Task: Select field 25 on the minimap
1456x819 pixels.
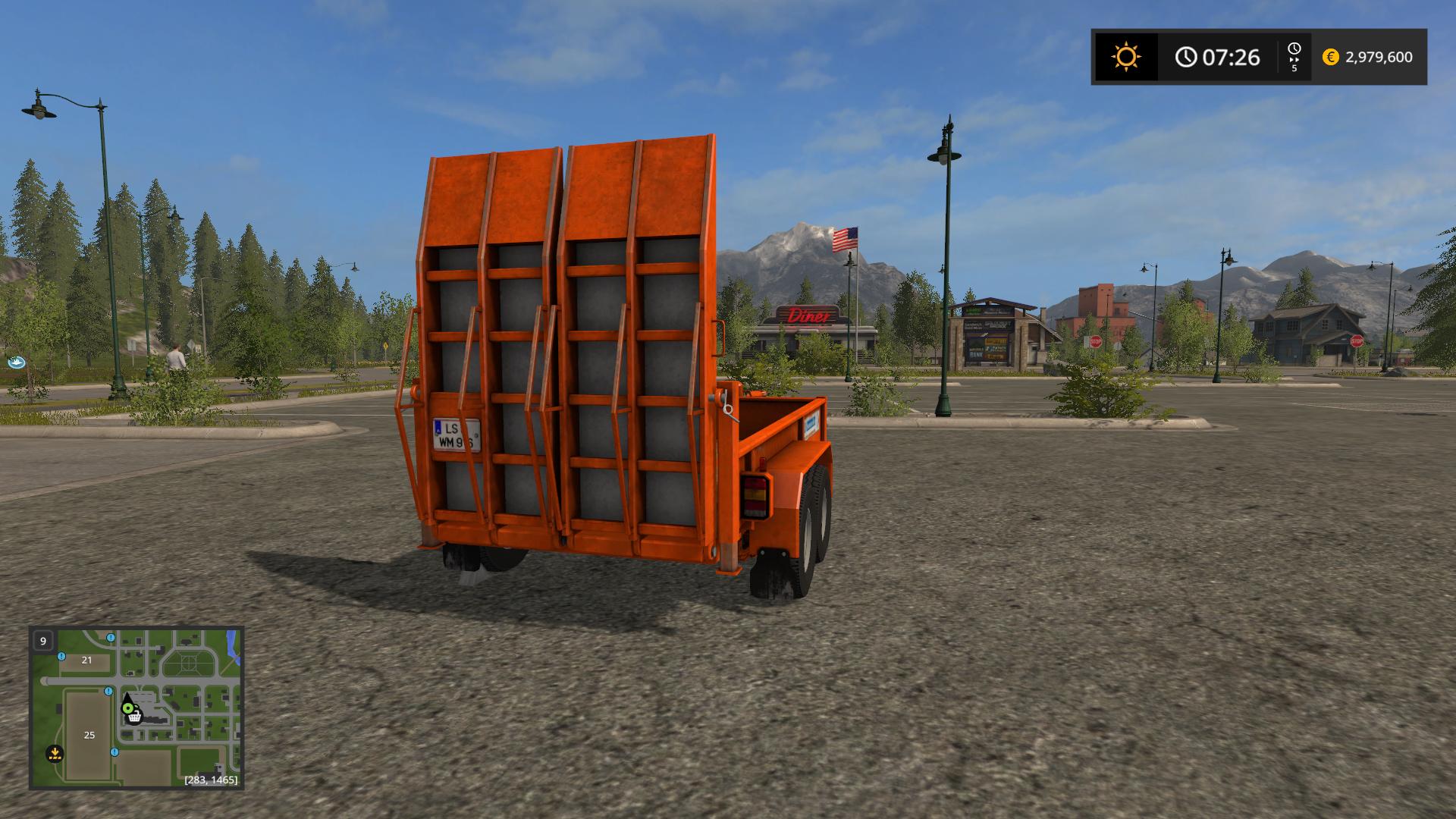Action: (x=89, y=735)
